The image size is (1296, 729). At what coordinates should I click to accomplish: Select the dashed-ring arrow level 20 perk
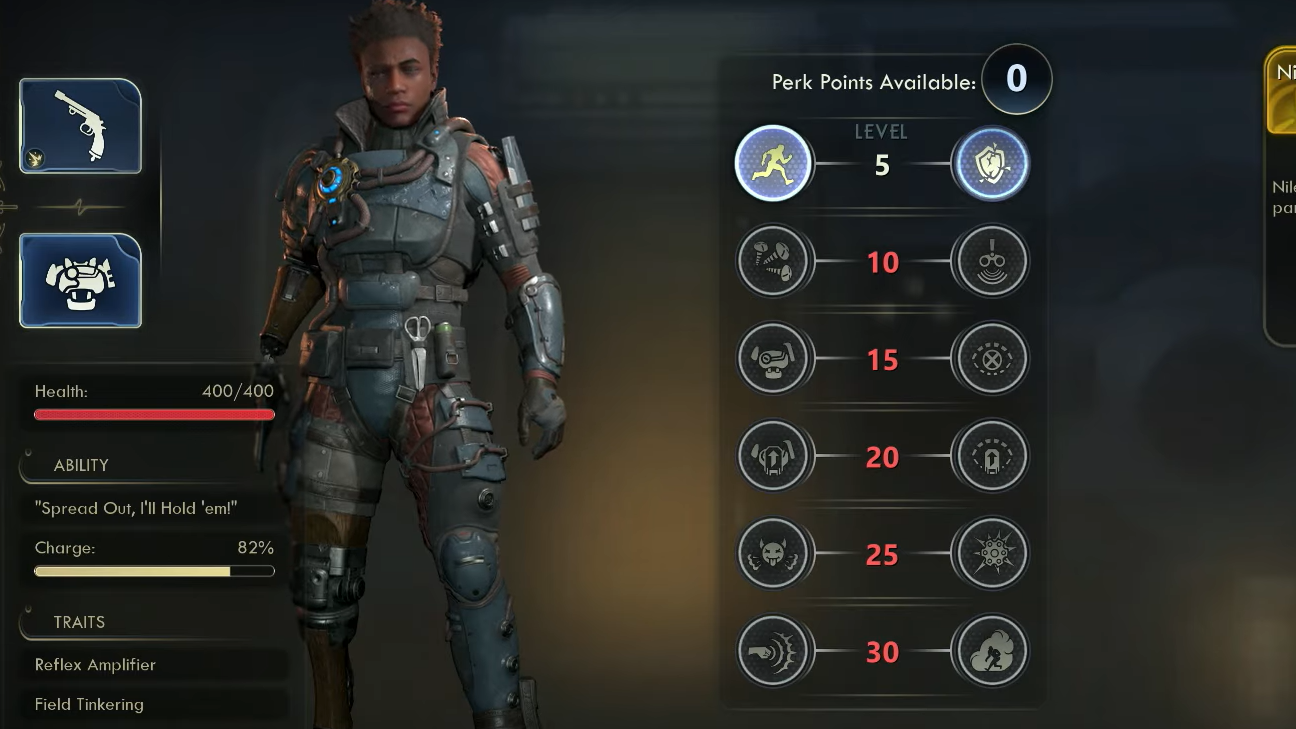[990, 456]
